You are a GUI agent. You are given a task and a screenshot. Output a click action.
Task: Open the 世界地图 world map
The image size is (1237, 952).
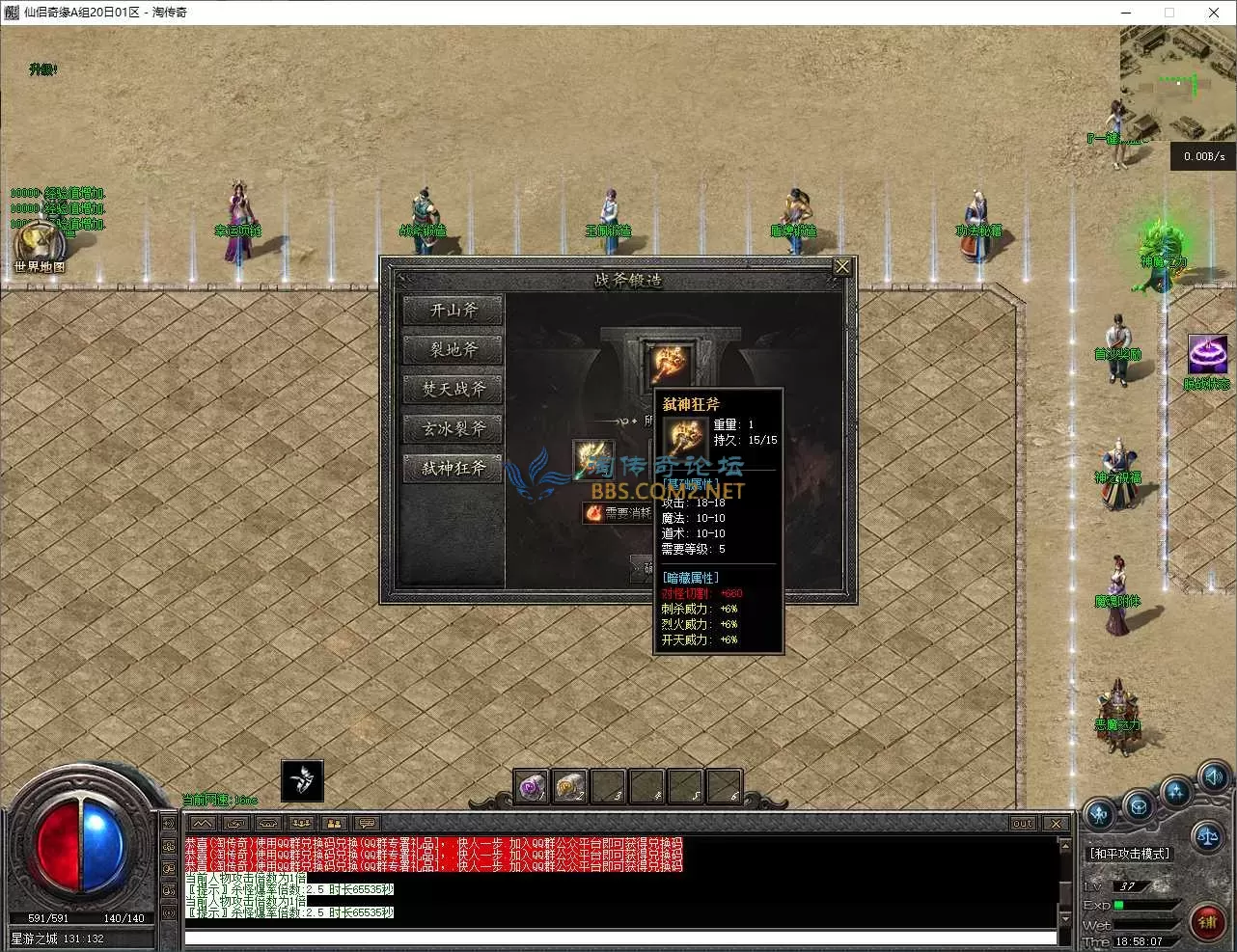click(39, 246)
